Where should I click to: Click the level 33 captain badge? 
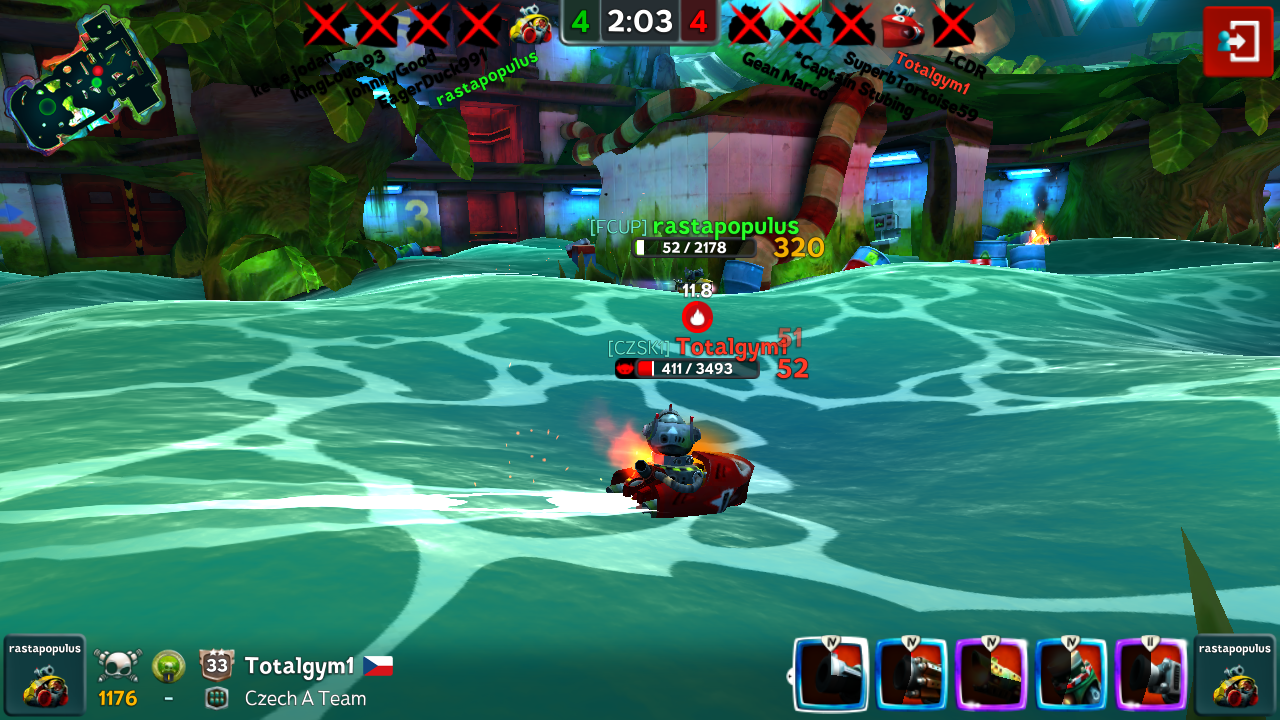click(216, 665)
